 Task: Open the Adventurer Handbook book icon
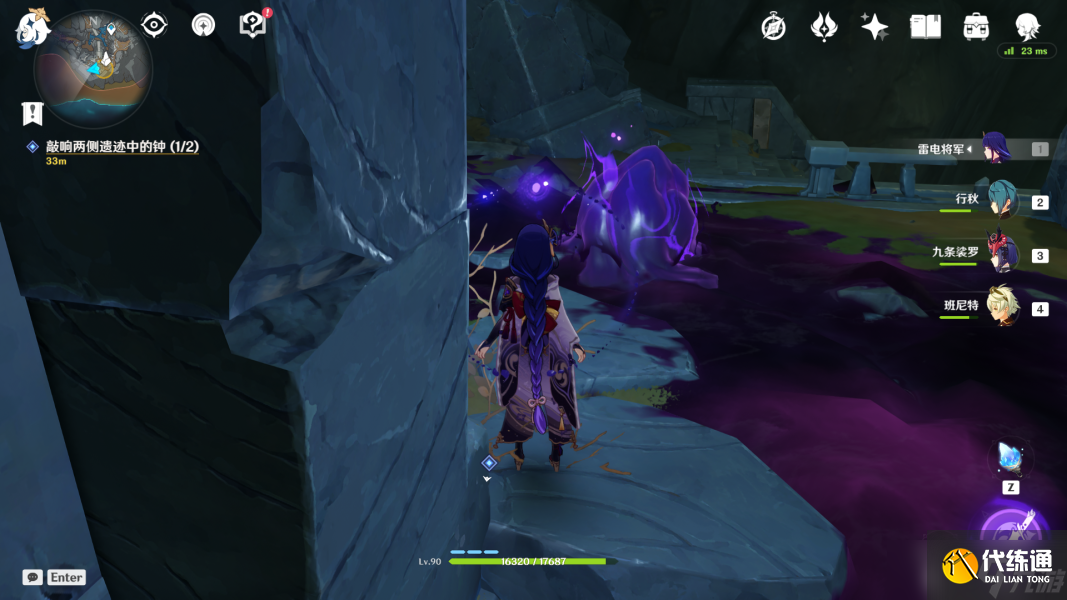pos(925,27)
